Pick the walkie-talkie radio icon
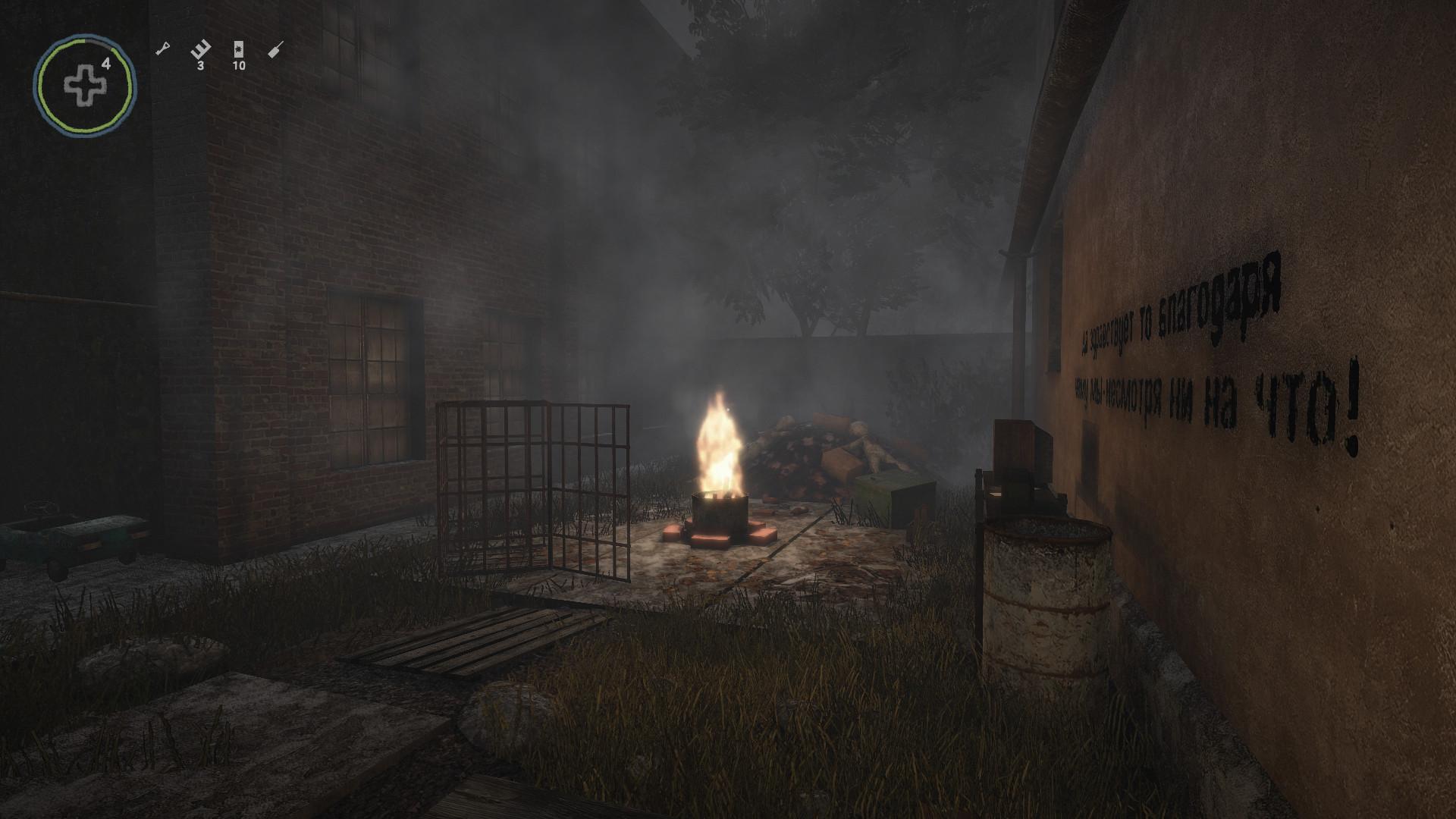 coord(276,51)
